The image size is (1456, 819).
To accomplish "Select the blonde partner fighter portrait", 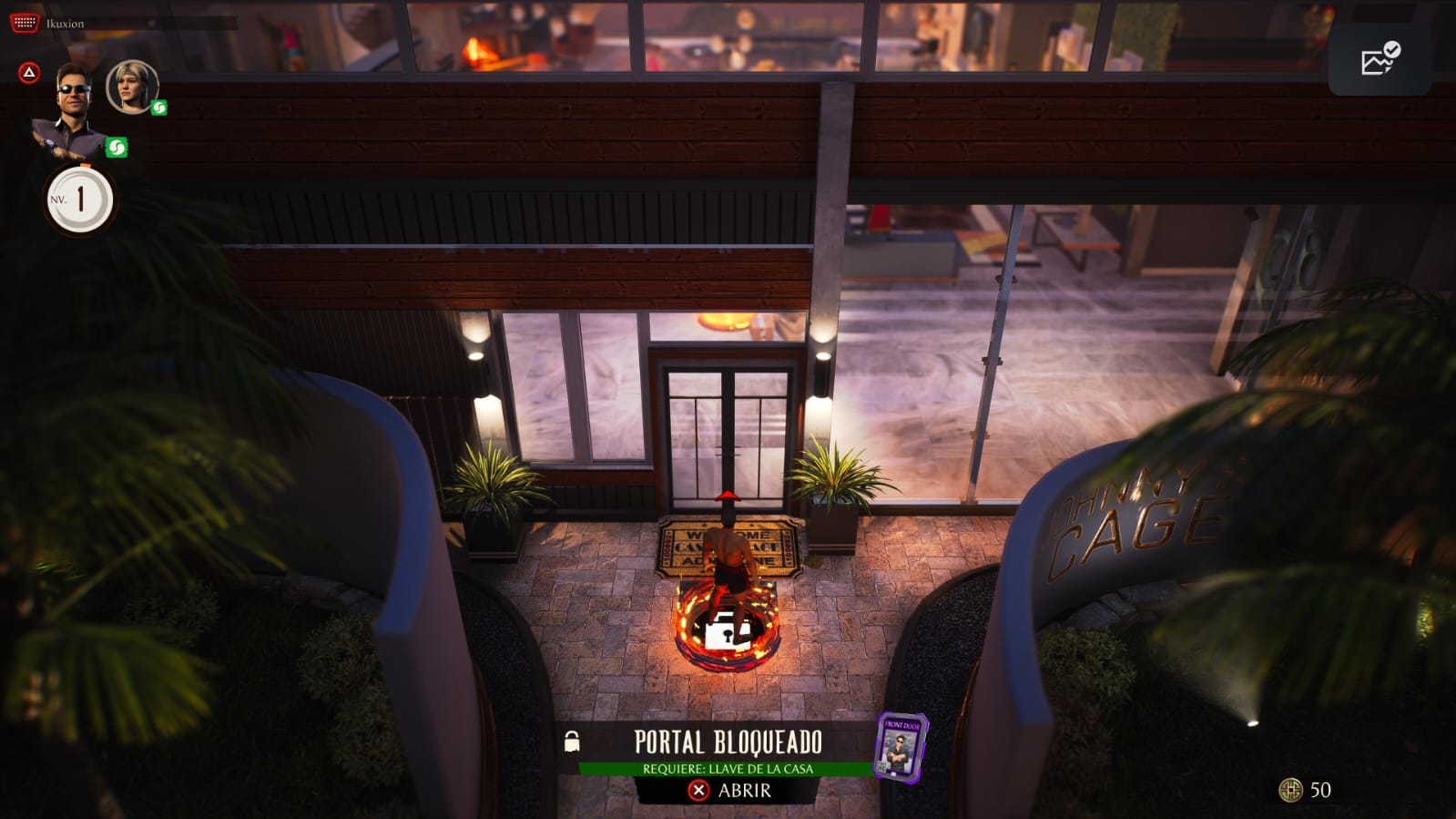I will tap(133, 87).
